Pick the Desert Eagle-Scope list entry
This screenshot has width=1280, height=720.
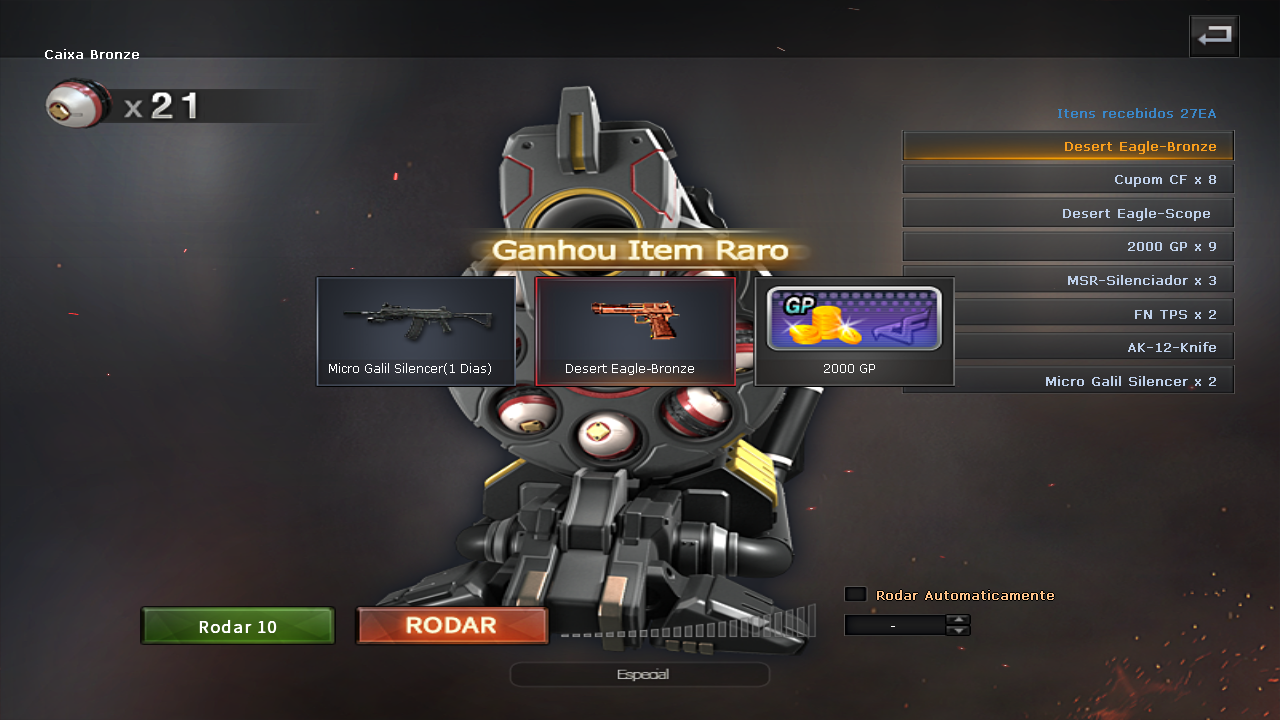point(1068,213)
